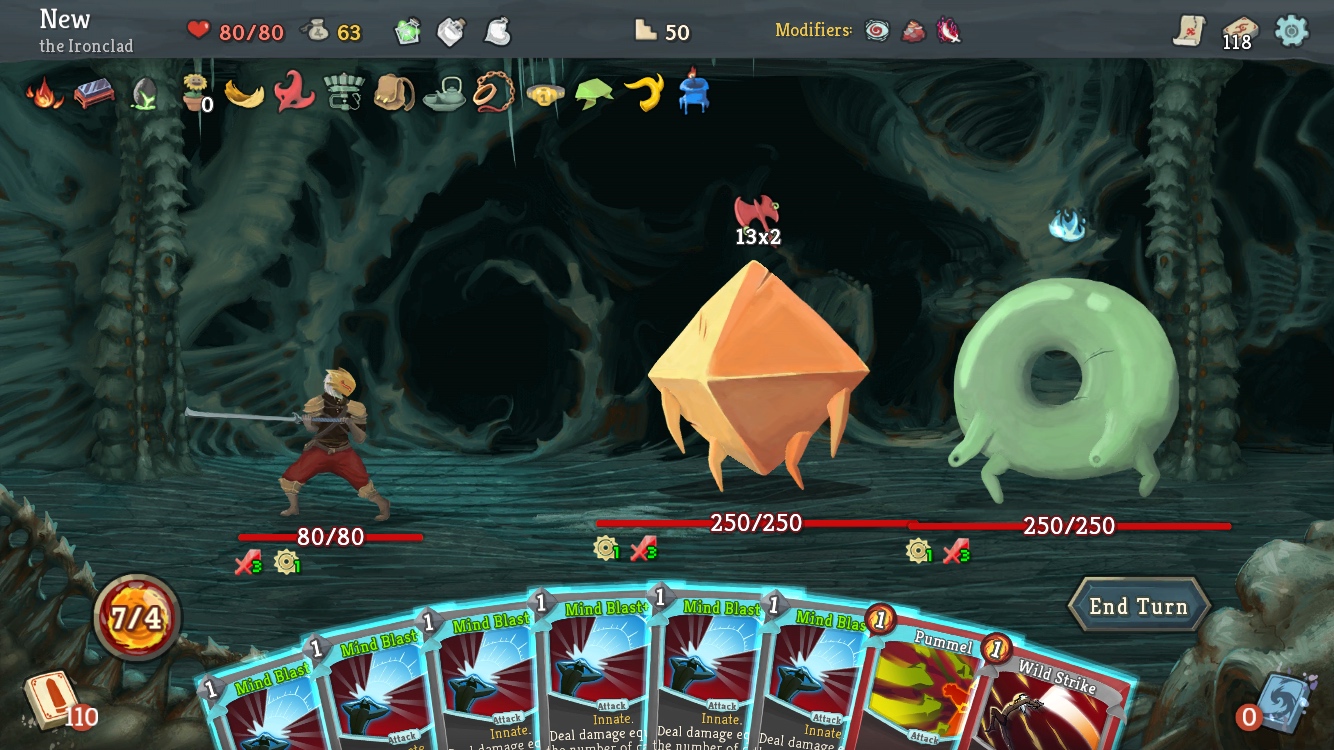Examine the egg relic
1334x750 pixels.
pos(144,94)
